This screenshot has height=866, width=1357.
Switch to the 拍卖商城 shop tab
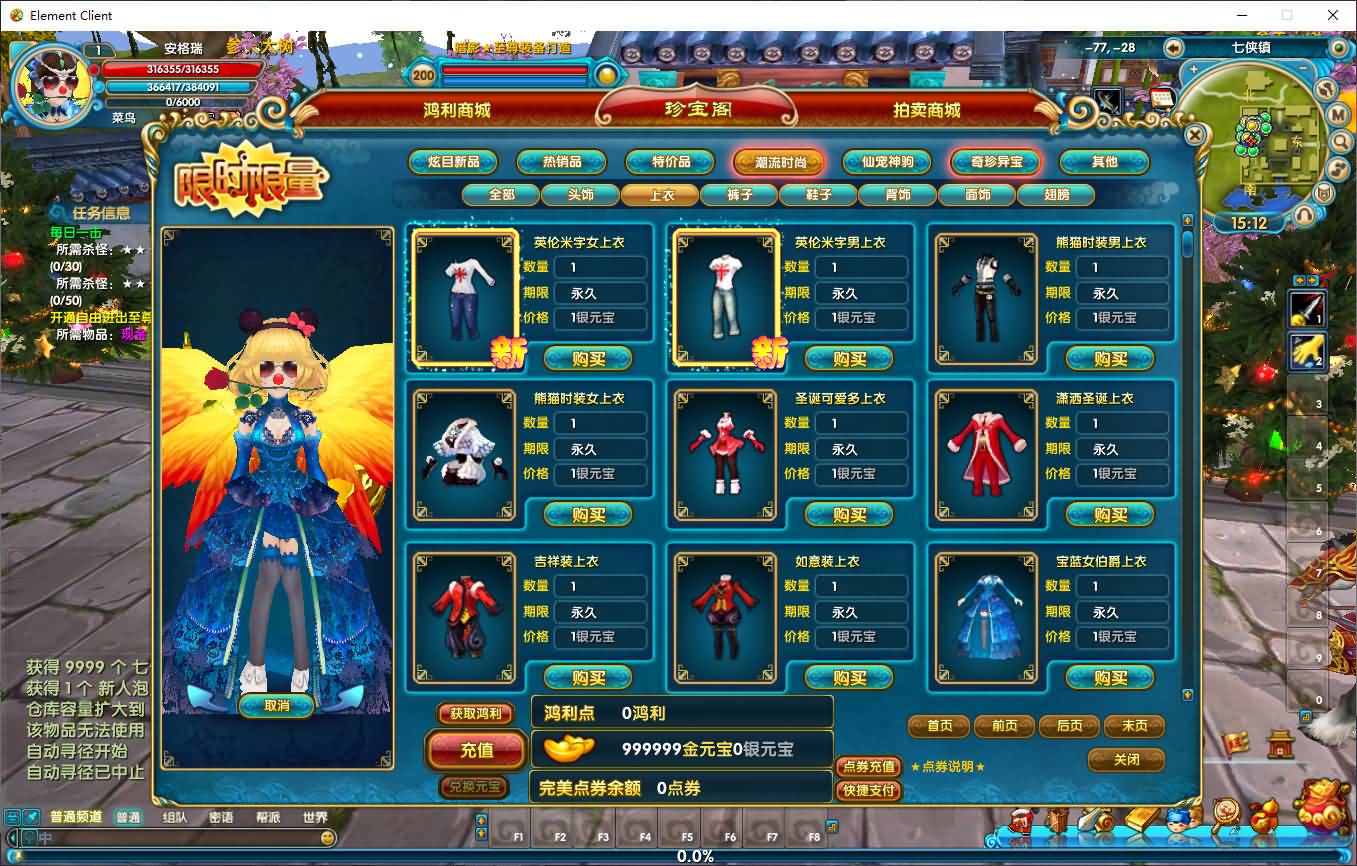pyautogui.click(x=928, y=111)
